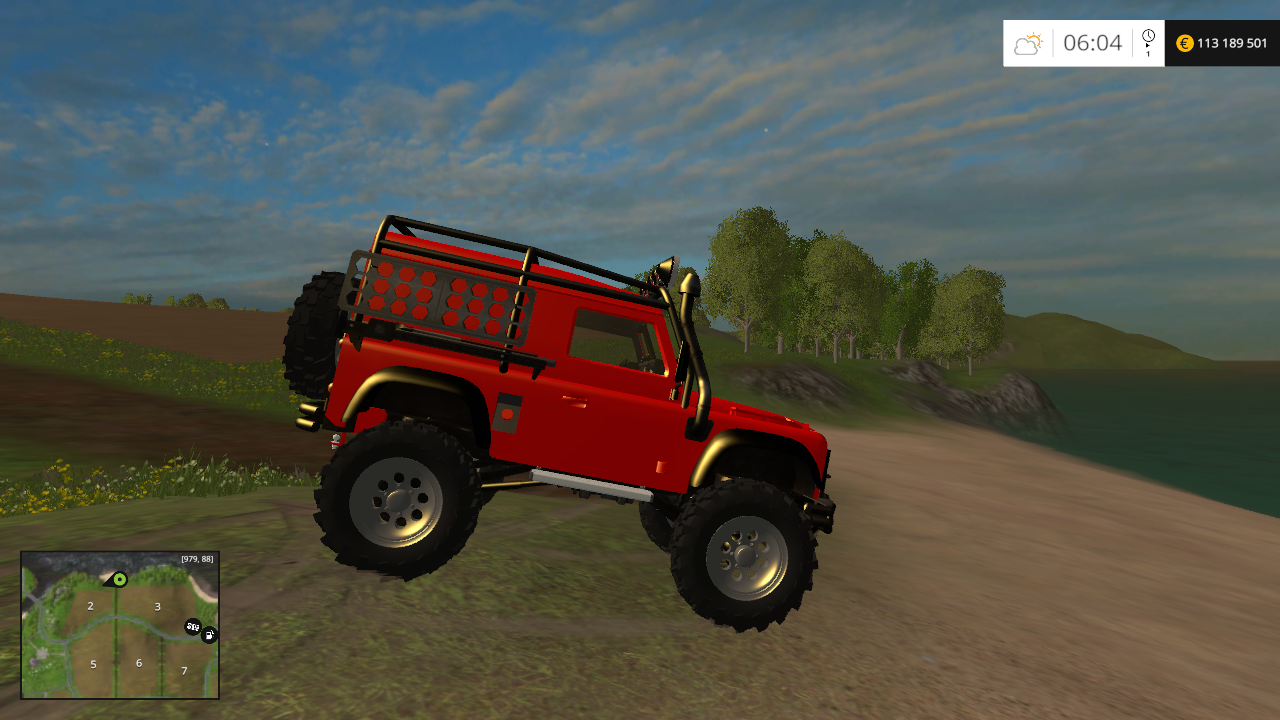Click field number 6 label
The height and width of the screenshot is (720, 1280).
point(139,661)
